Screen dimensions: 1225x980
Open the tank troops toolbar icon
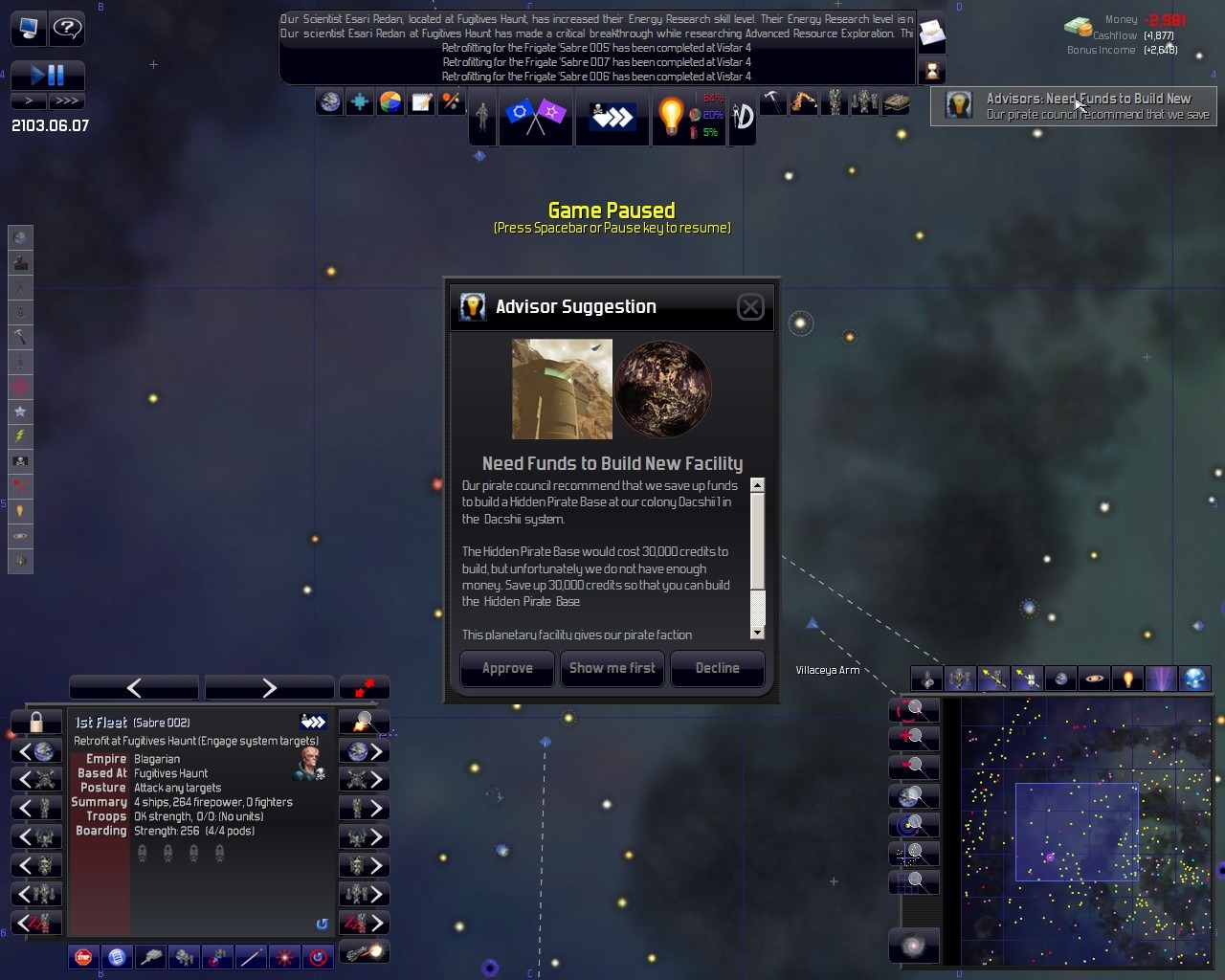[897, 102]
